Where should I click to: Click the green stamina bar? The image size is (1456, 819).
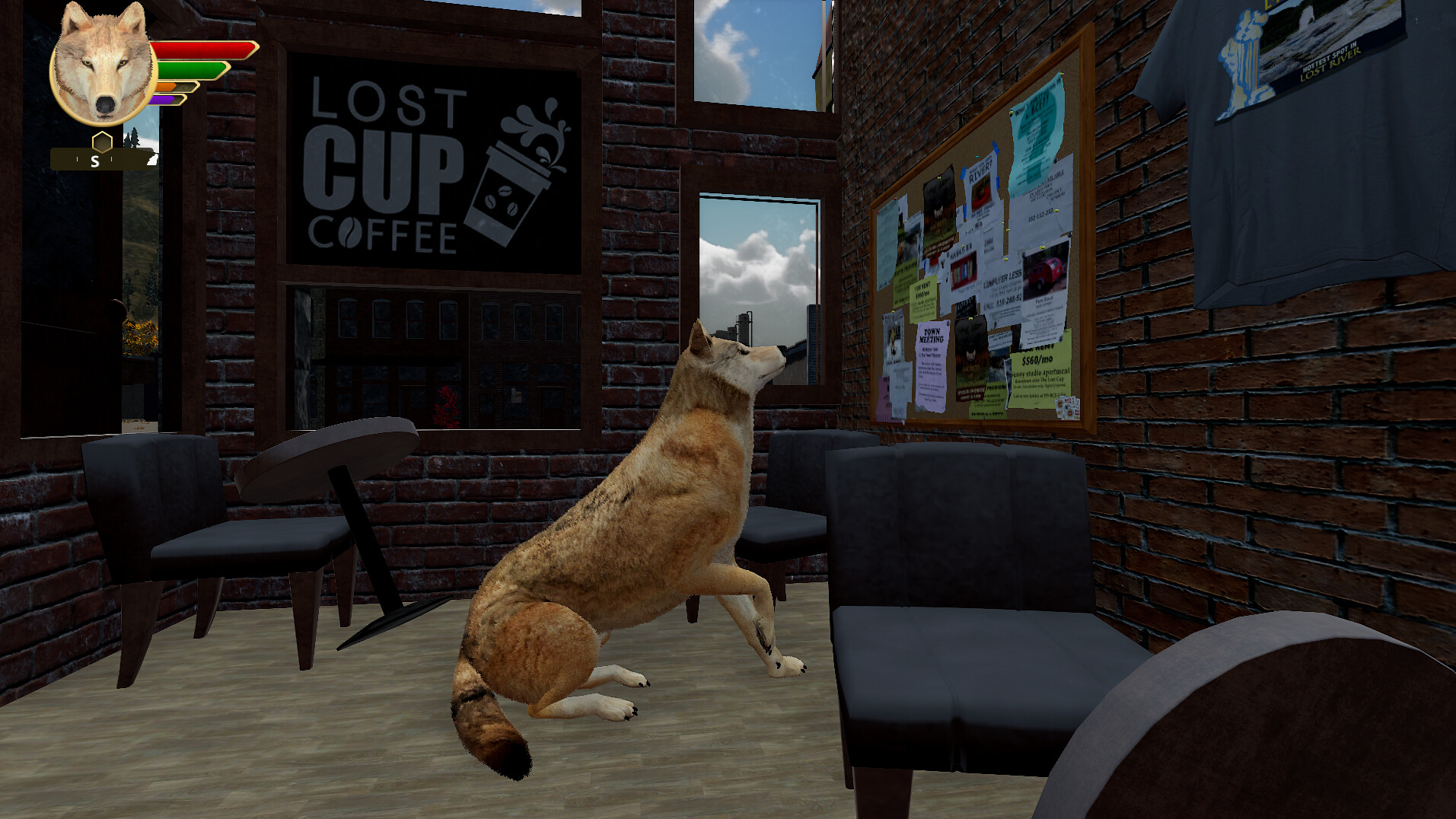point(193,70)
